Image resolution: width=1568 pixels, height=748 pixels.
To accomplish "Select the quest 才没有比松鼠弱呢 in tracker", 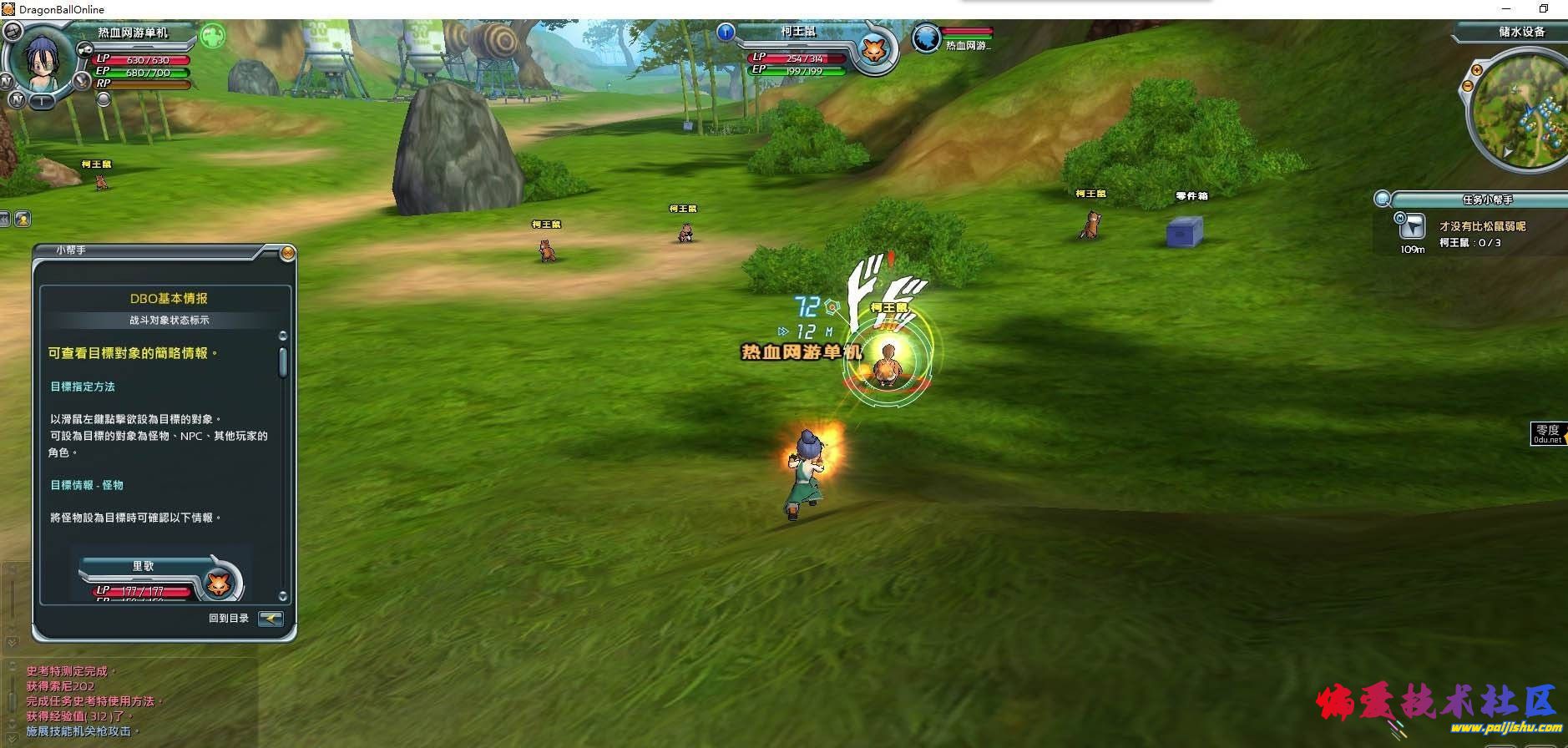I will [x=1482, y=226].
